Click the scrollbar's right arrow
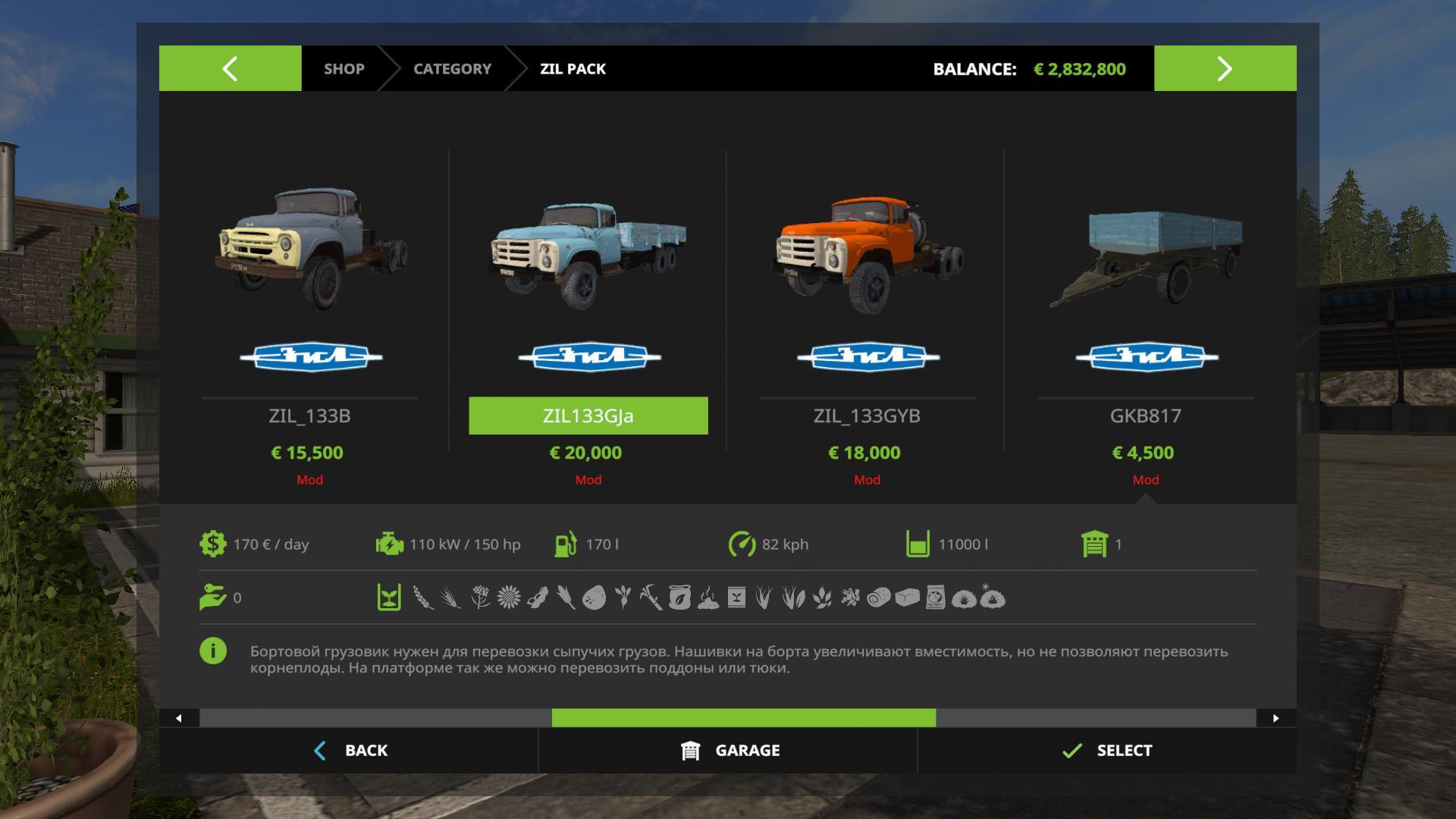The width and height of the screenshot is (1456, 819). (1276, 718)
